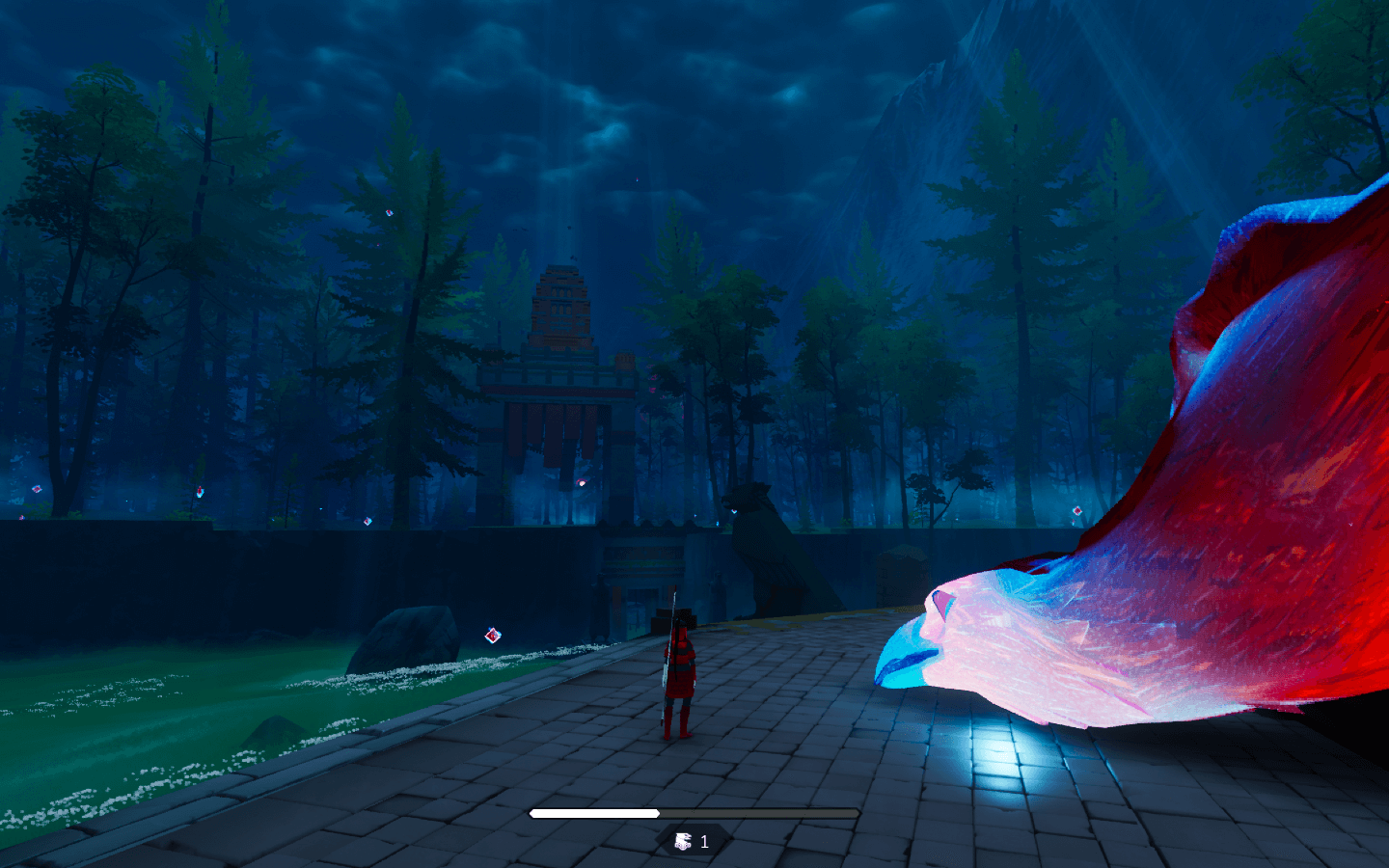This screenshot has width=1389, height=868.
Task: Select the creature head item icon
Action: click(683, 842)
